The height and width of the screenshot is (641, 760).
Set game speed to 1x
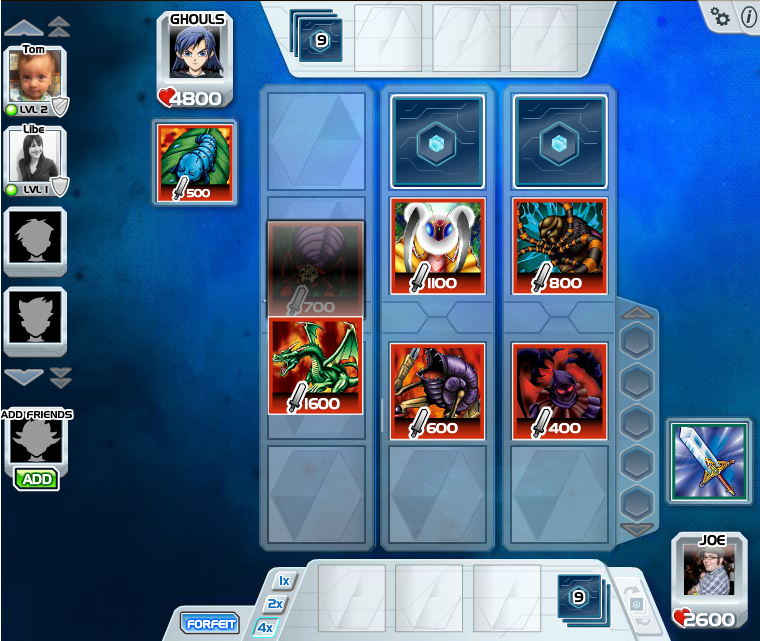point(283,581)
